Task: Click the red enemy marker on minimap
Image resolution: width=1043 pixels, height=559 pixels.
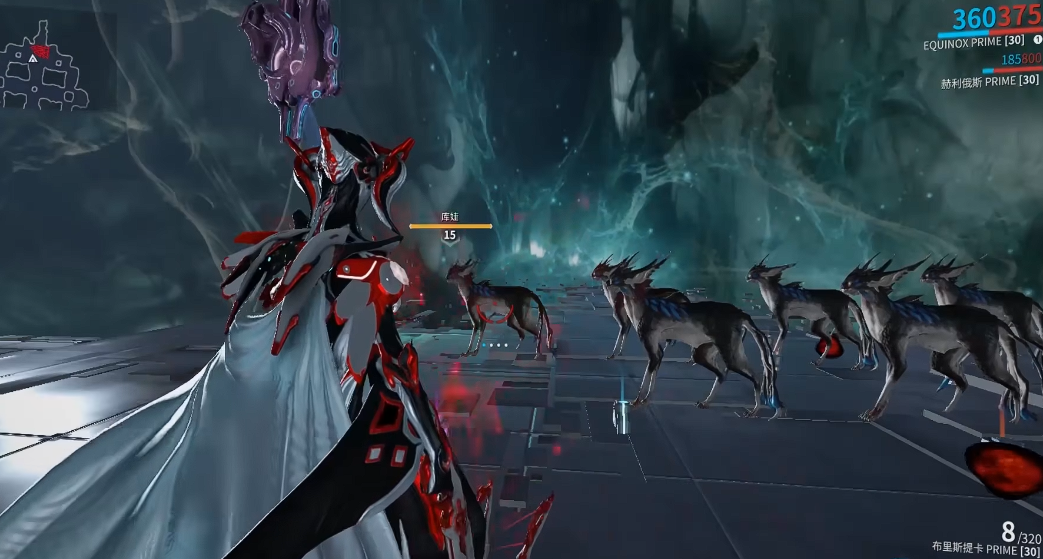Action: pos(41,50)
